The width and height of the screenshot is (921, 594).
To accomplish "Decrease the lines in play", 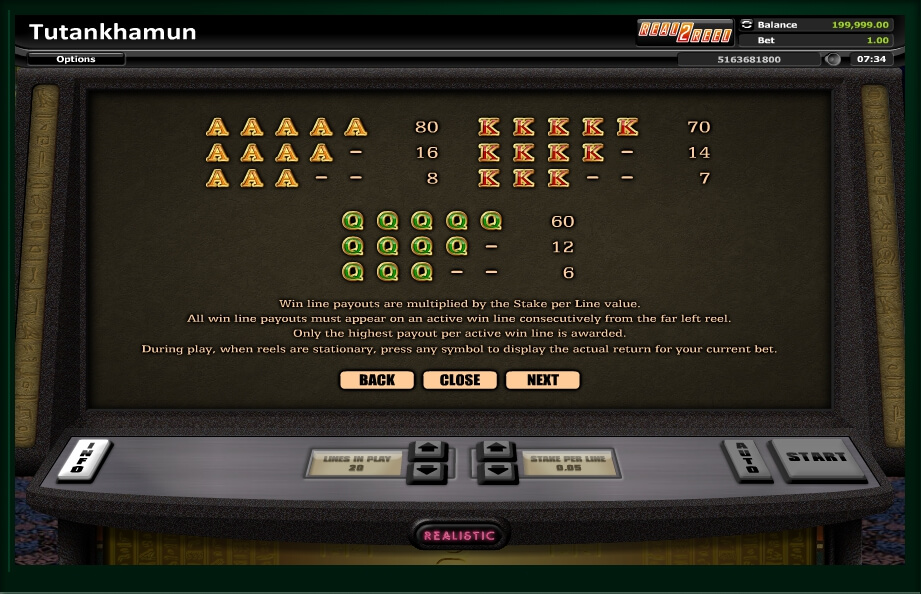I will 426,470.
